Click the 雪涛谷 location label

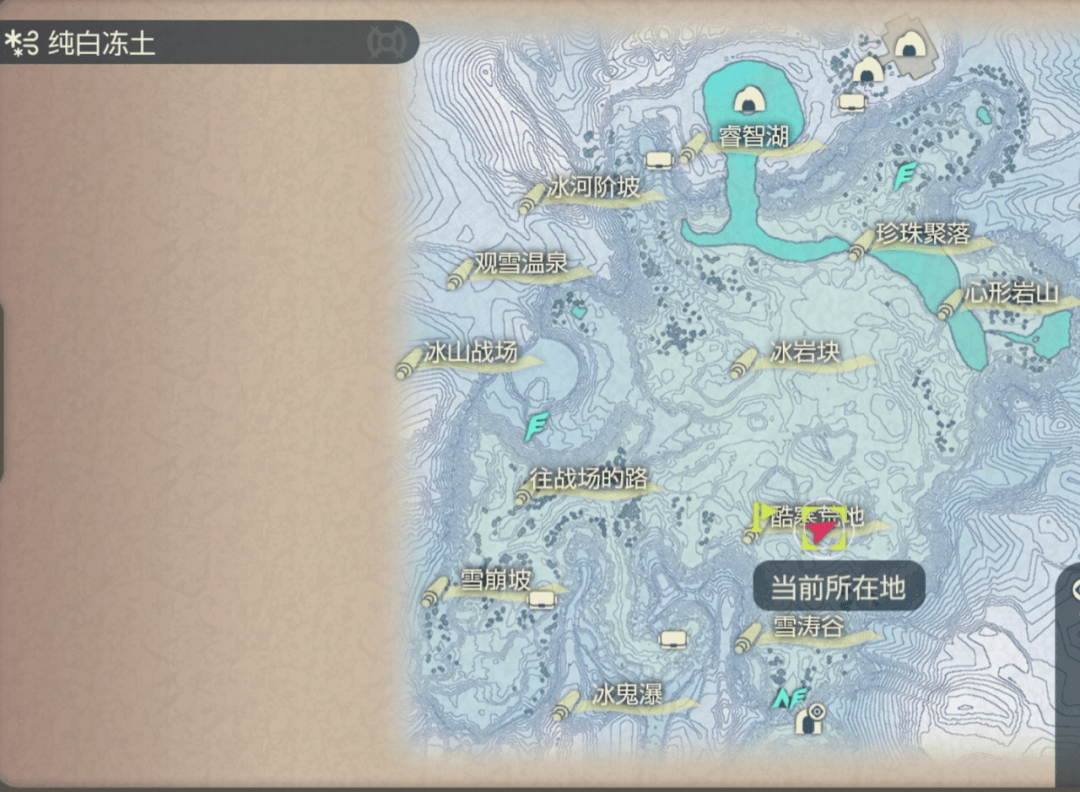pyautogui.click(x=808, y=628)
